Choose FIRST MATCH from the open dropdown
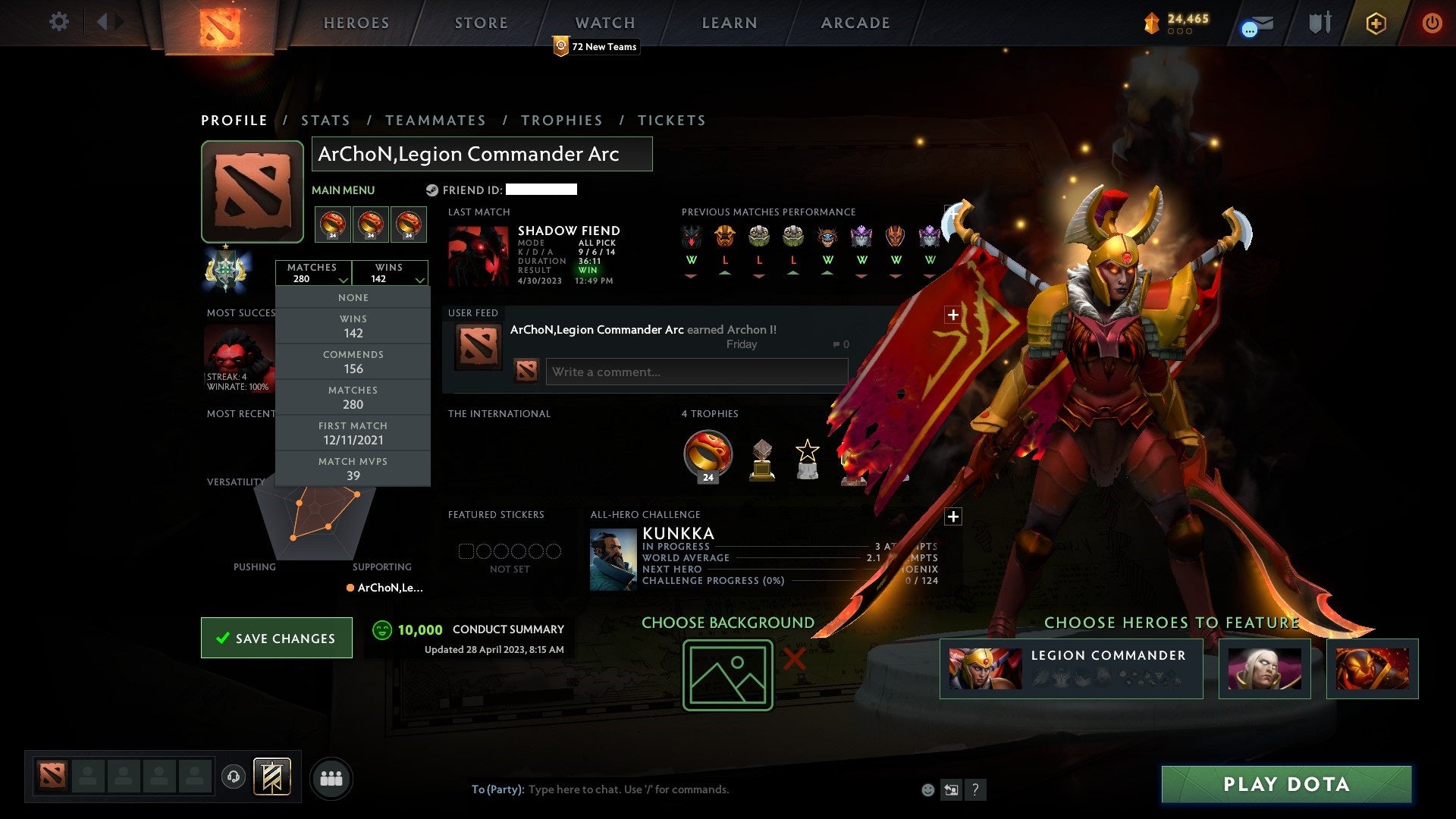1456x819 pixels. coord(353,432)
